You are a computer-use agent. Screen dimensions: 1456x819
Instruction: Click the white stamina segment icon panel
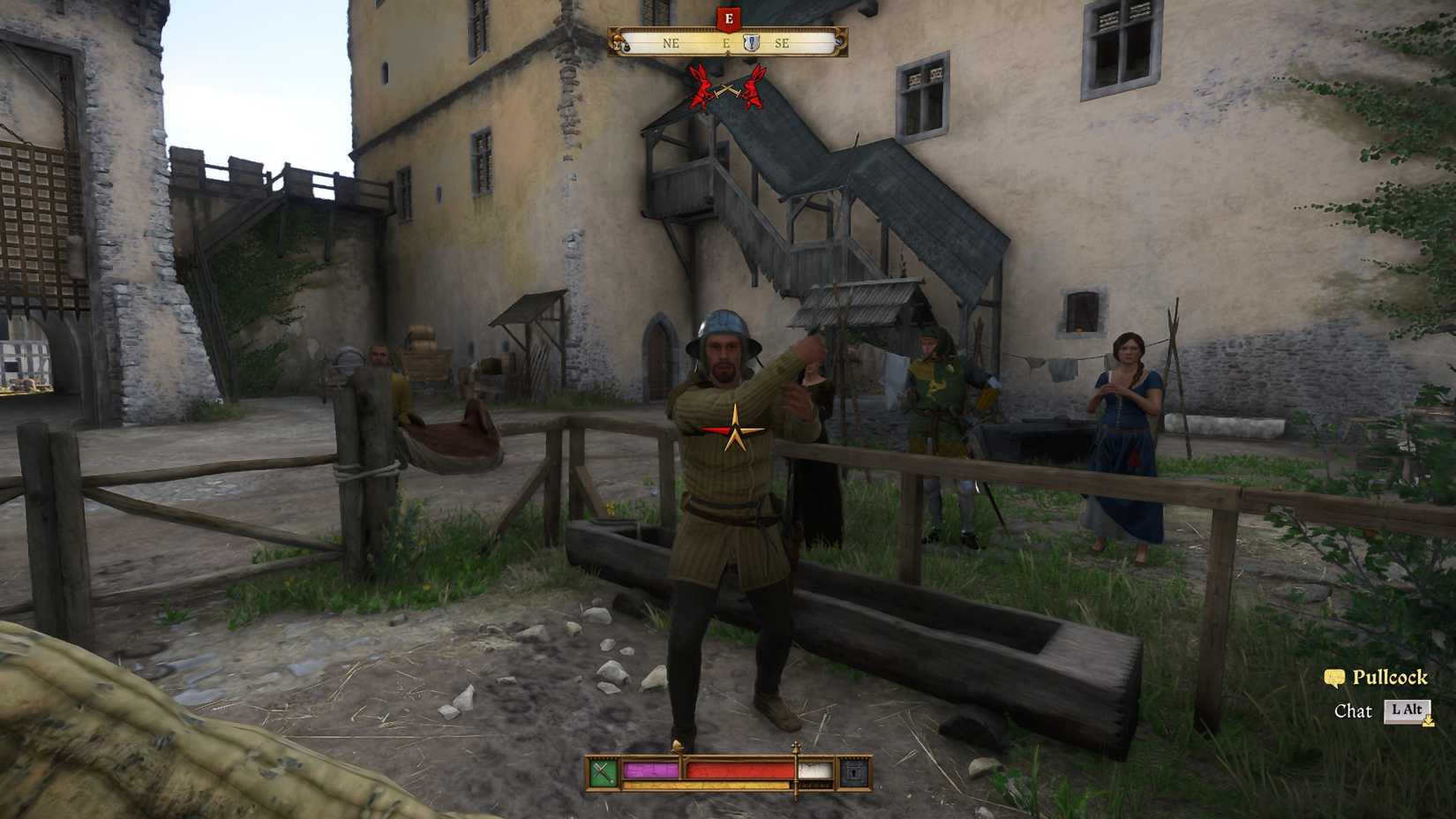pos(814,770)
